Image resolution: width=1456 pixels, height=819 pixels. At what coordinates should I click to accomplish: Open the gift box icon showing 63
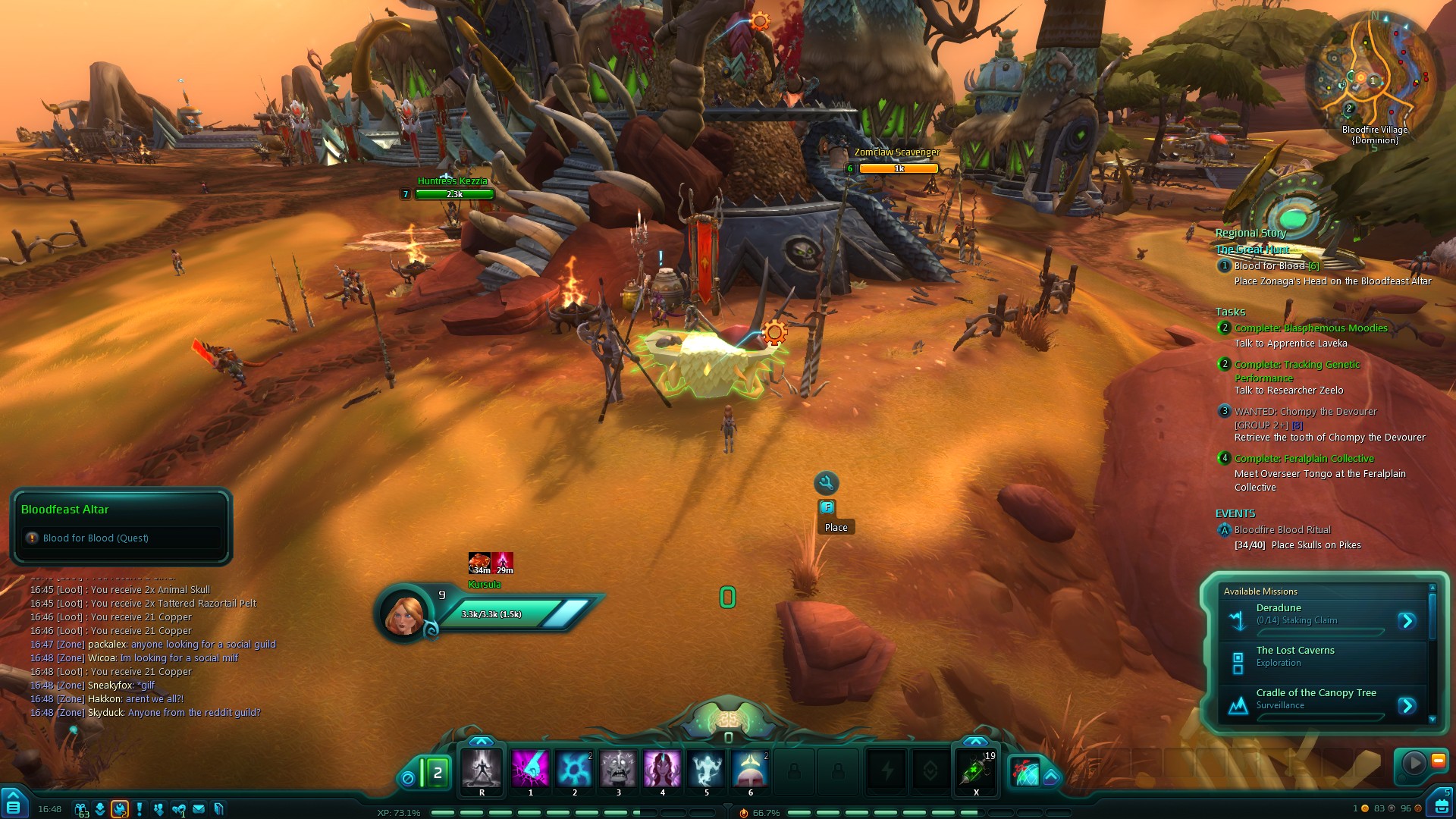pyautogui.click(x=81, y=808)
